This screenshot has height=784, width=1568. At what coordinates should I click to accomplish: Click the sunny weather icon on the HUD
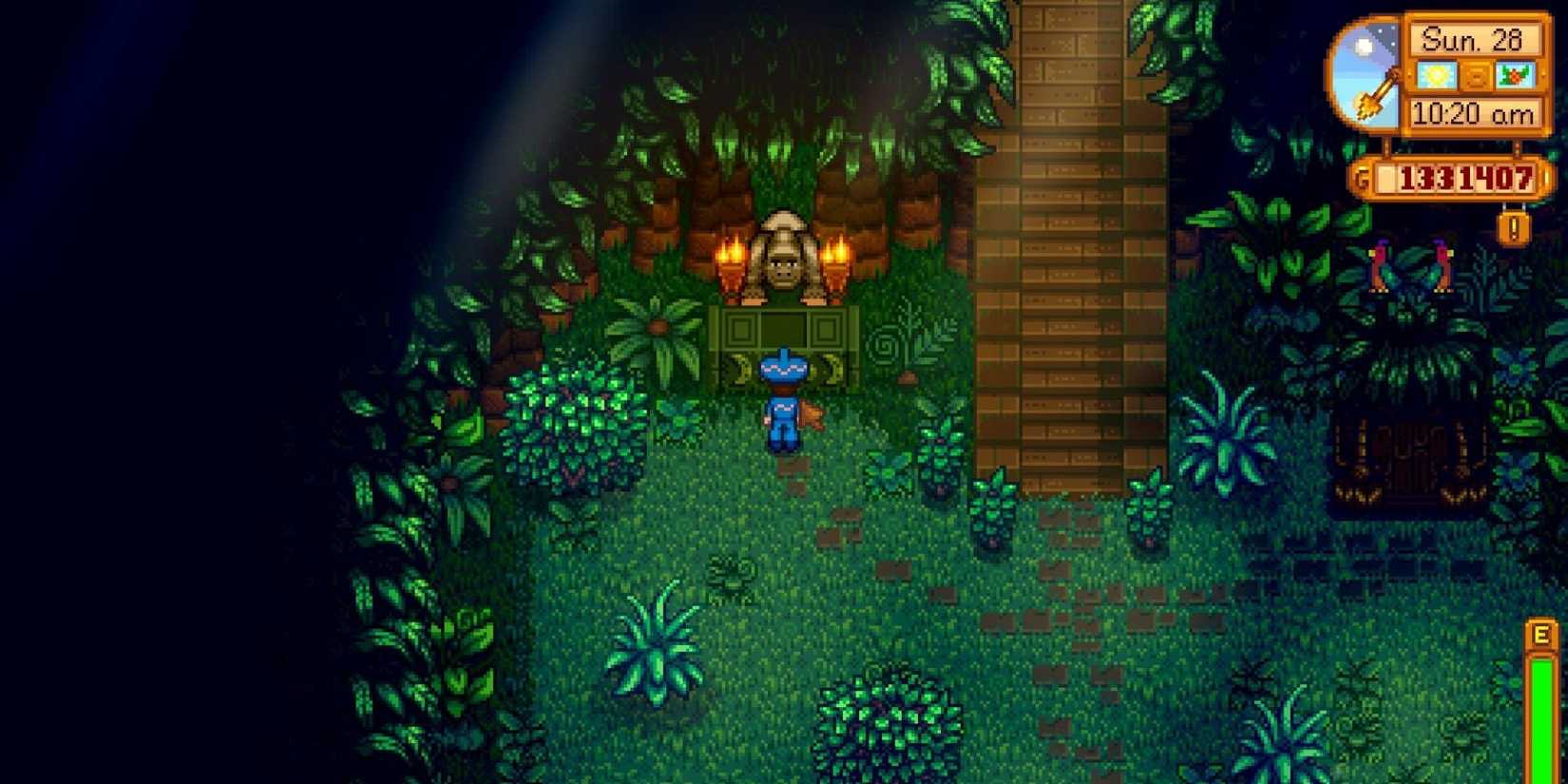(1437, 75)
